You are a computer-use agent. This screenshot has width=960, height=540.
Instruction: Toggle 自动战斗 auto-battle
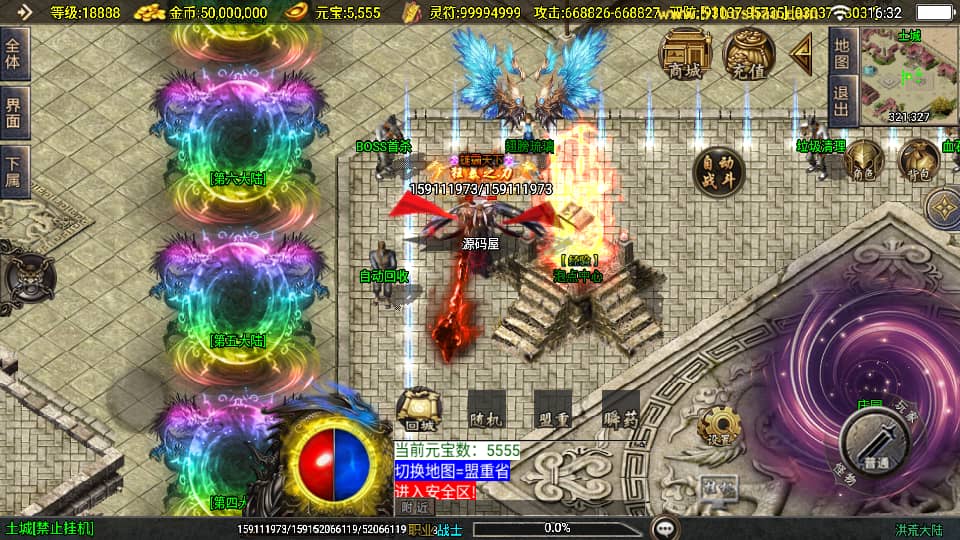click(x=719, y=170)
